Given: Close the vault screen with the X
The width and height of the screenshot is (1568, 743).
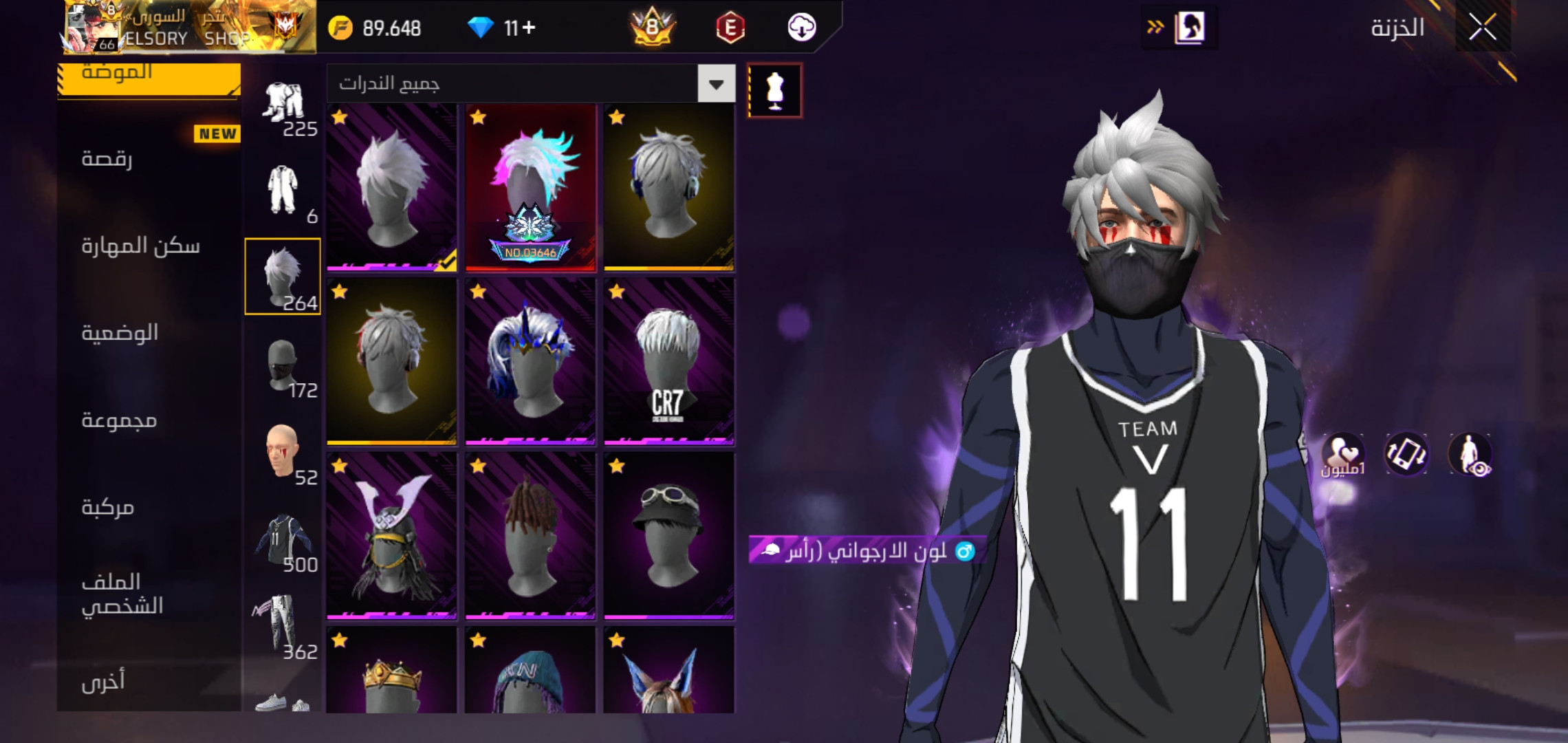Looking at the screenshot, I should click(1482, 28).
